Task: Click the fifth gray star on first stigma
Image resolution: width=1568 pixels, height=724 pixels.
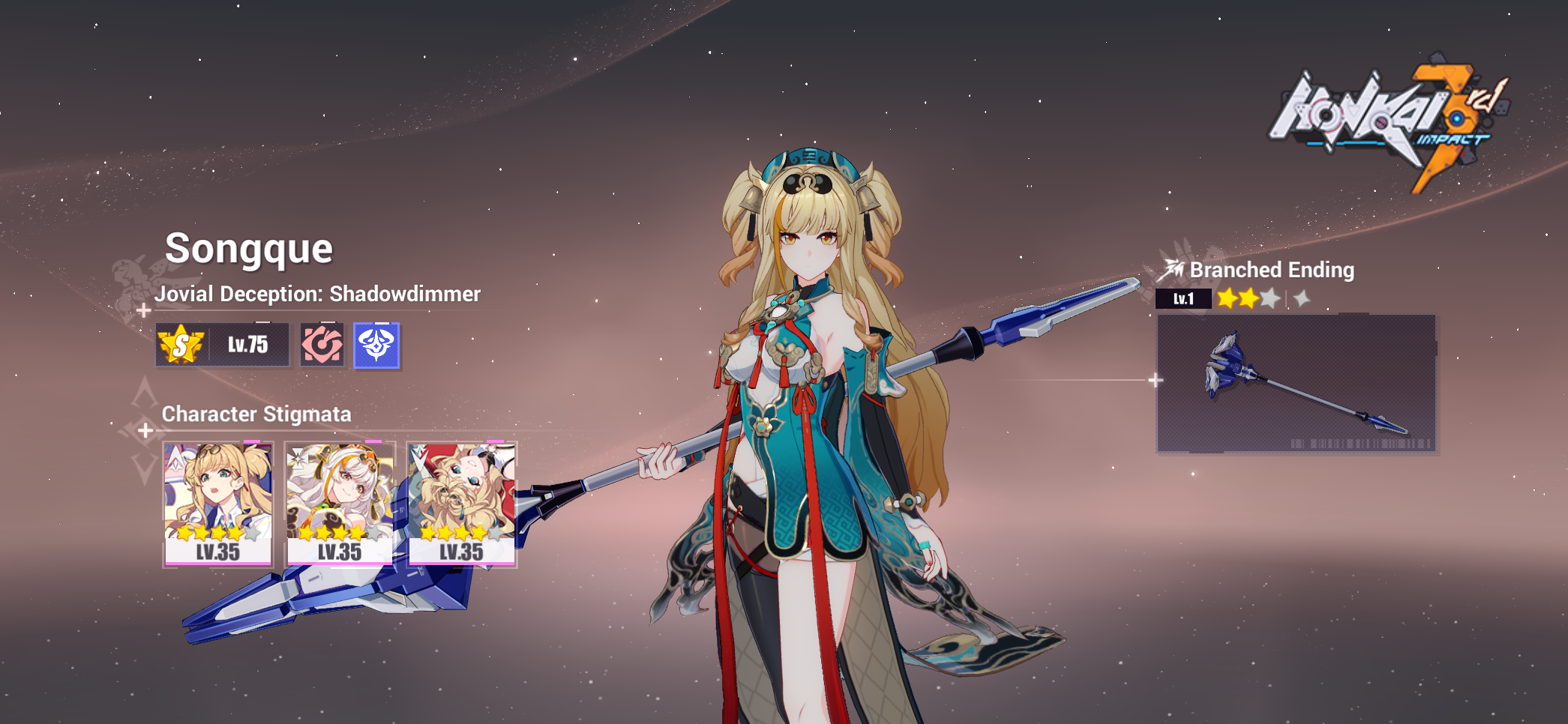Action: [253, 534]
